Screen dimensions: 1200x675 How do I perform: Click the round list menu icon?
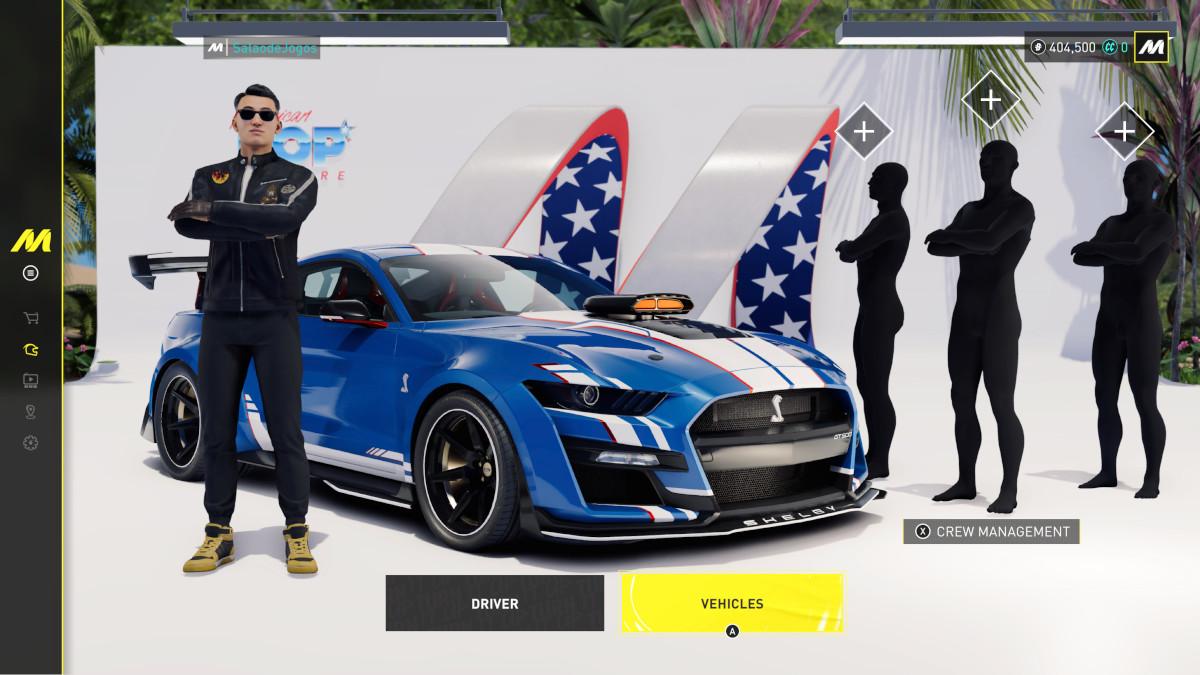pos(31,273)
